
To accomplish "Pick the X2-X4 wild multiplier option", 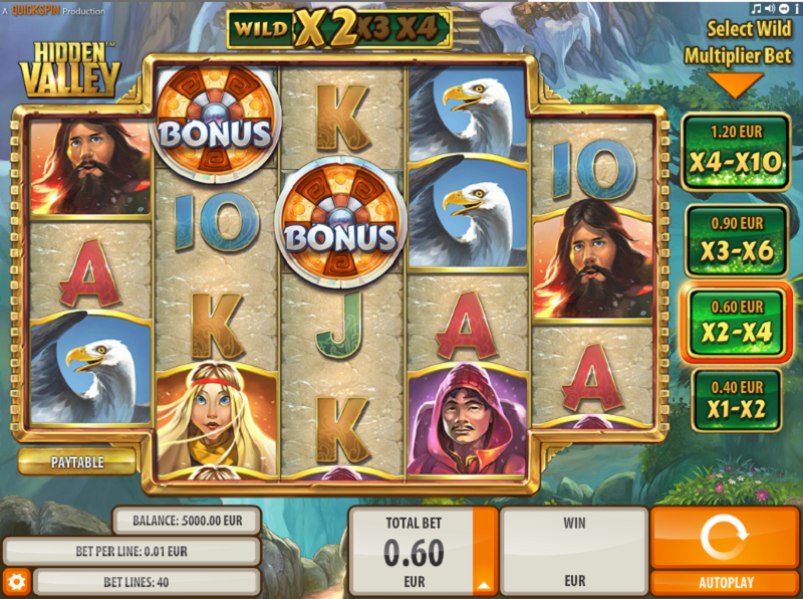I will coord(736,324).
